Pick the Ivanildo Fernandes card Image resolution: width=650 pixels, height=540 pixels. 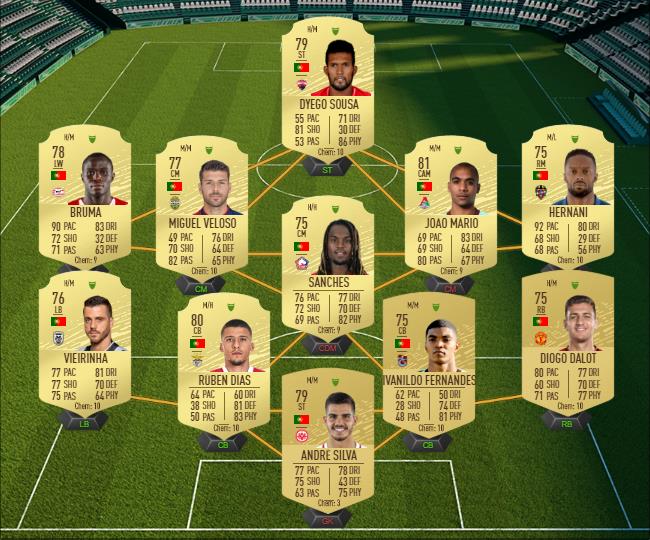pos(428,357)
